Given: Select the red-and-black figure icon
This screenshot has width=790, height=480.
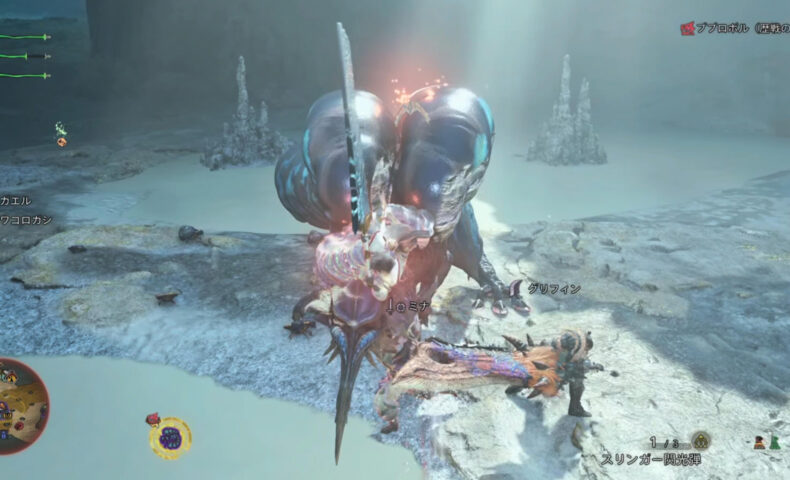Looking at the screenshot, I should 759,442.
